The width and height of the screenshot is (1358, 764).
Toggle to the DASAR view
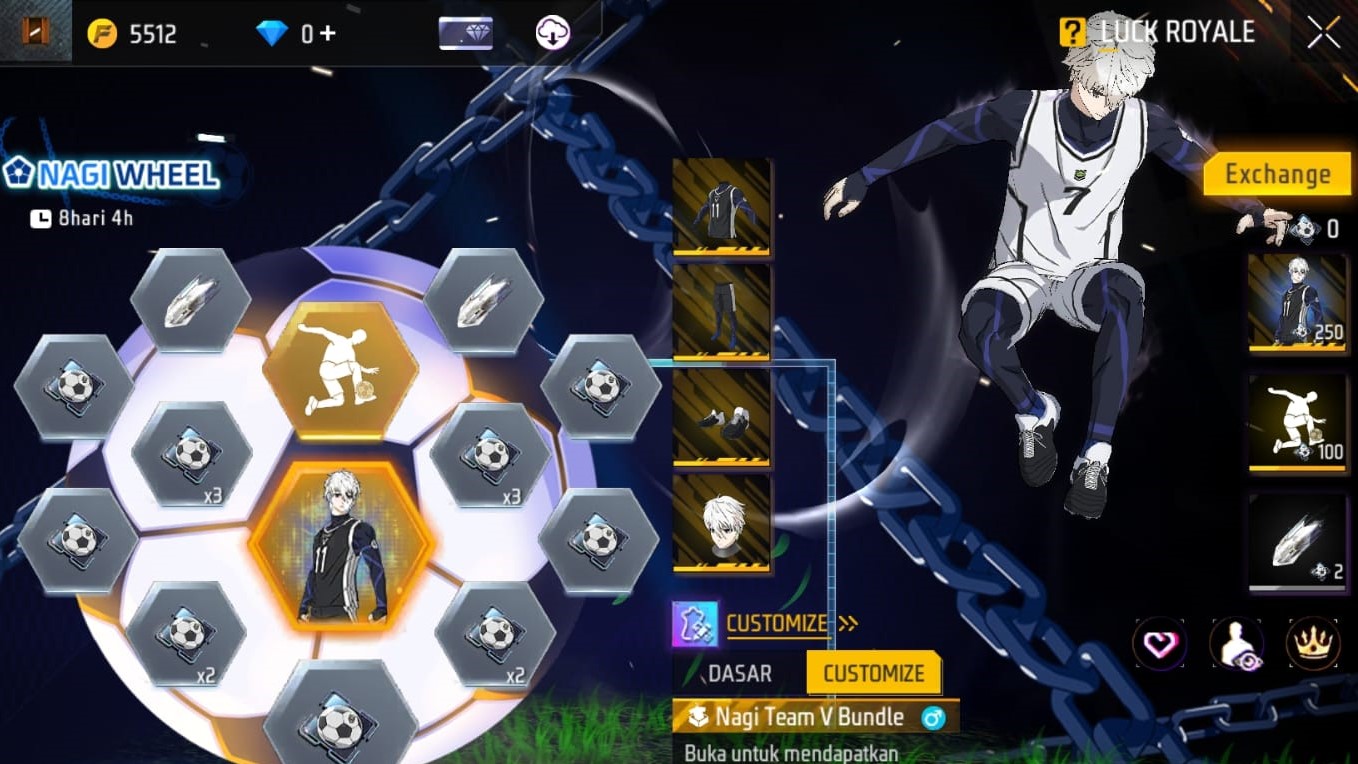click(x=740, y=674)
